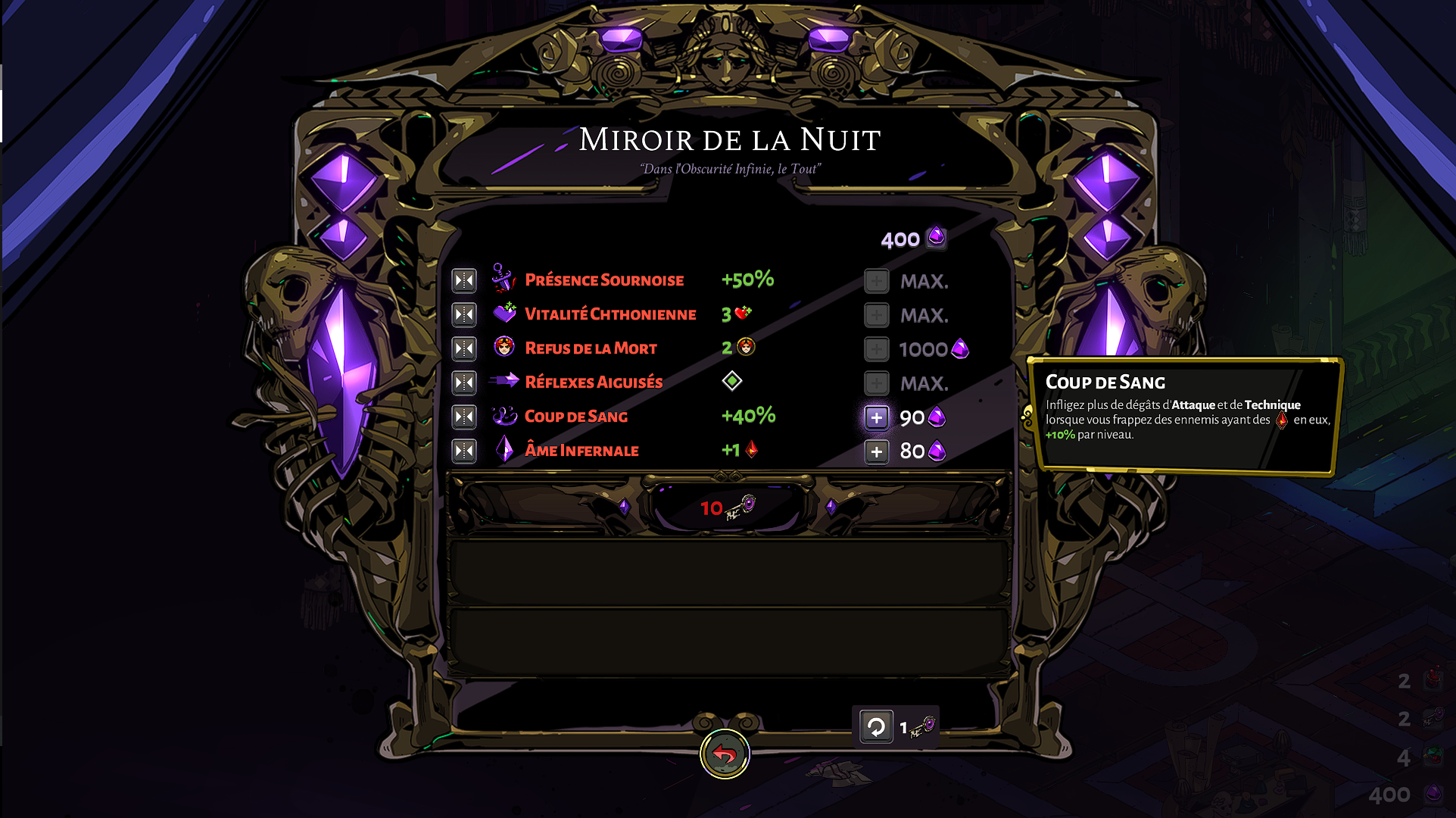
Task: Swap the Refus de la Mort talent
Action: (464, 348)
